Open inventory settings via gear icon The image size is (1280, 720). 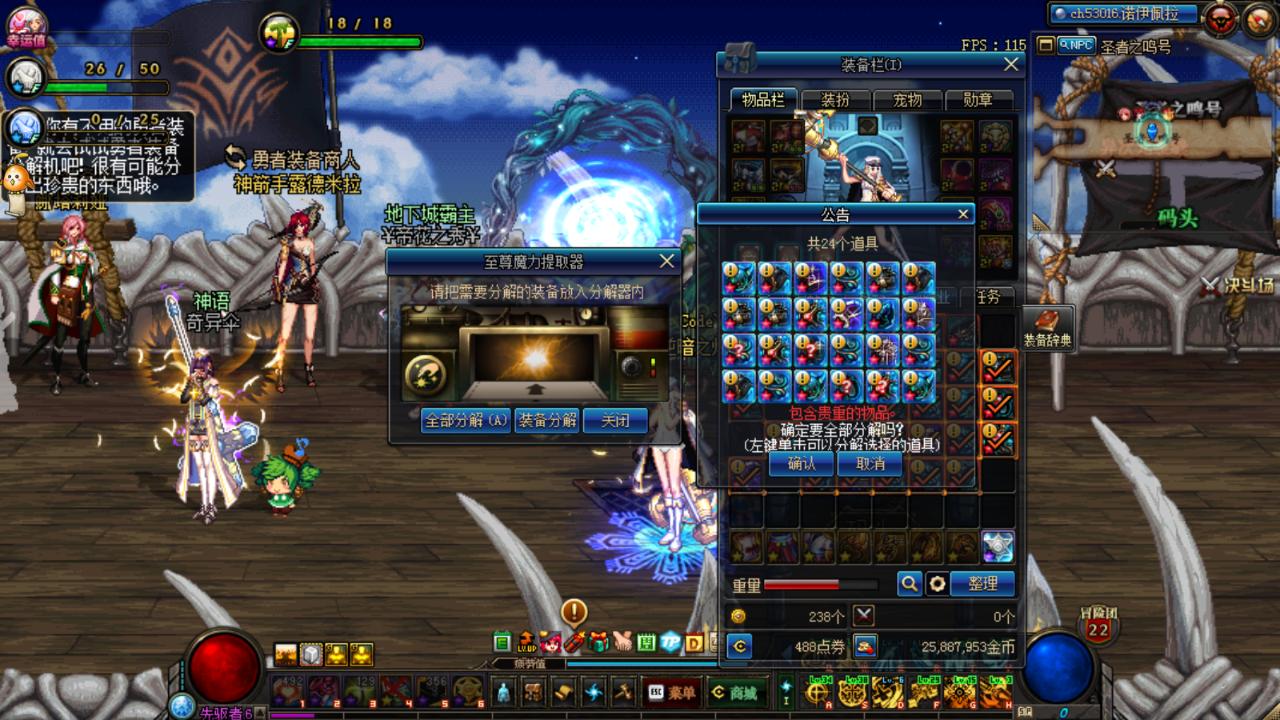(x=938, y=583)
